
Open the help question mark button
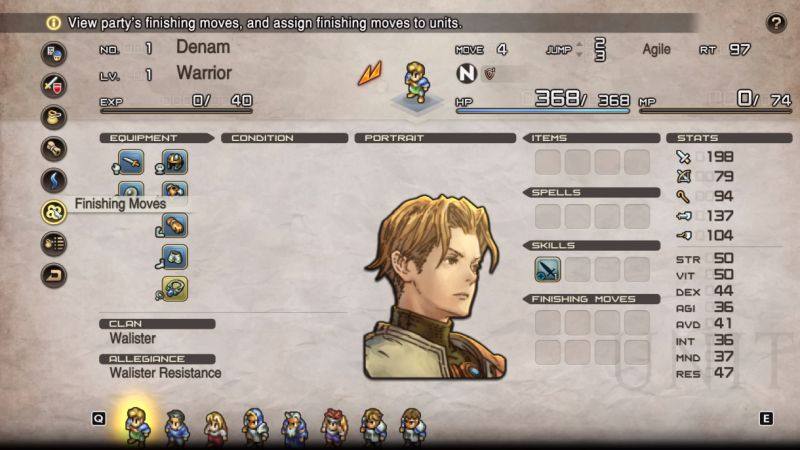click(x=775, y=23)
